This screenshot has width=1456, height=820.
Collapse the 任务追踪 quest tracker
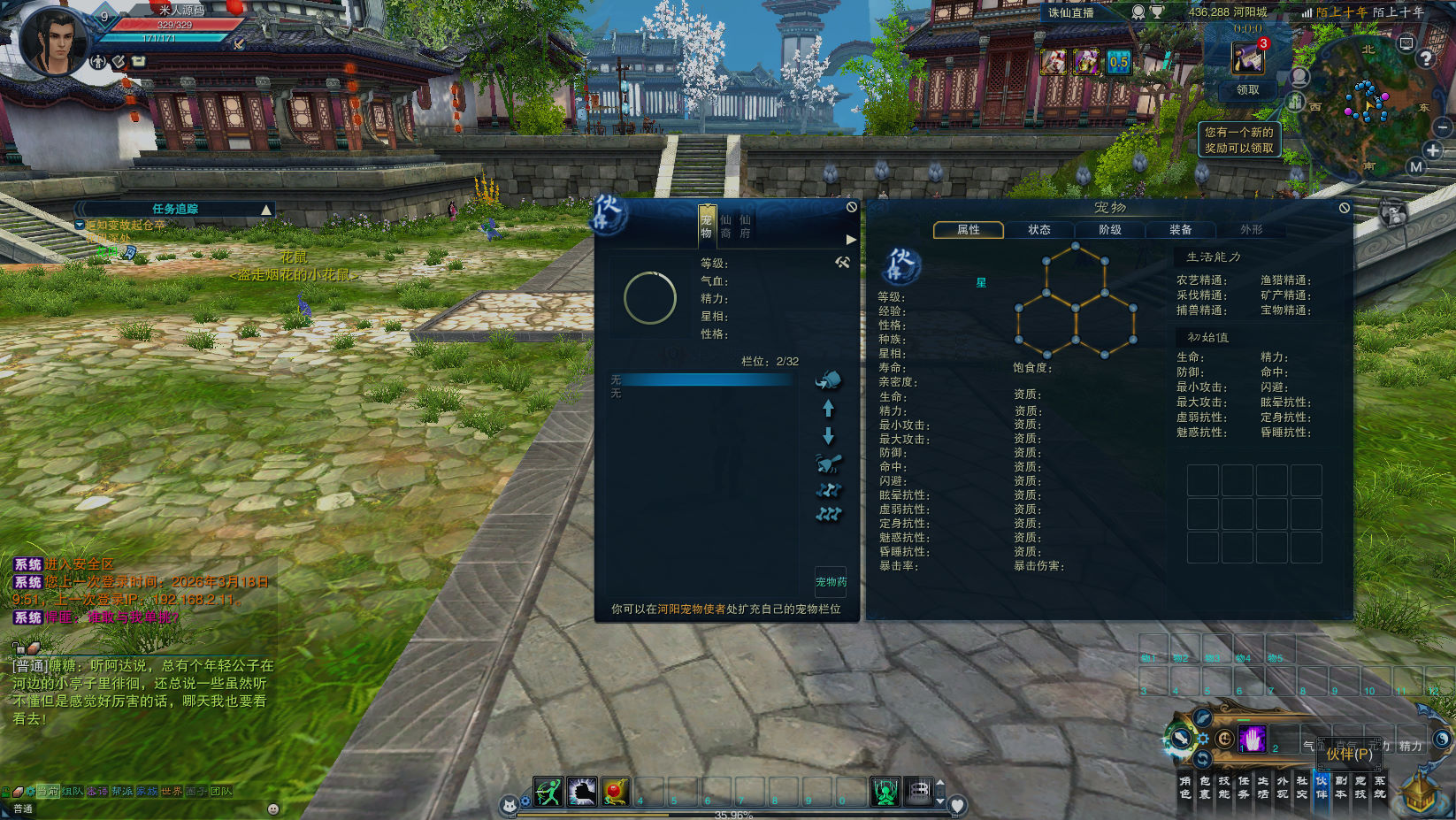pyautogui.click(x=265, y=210)
